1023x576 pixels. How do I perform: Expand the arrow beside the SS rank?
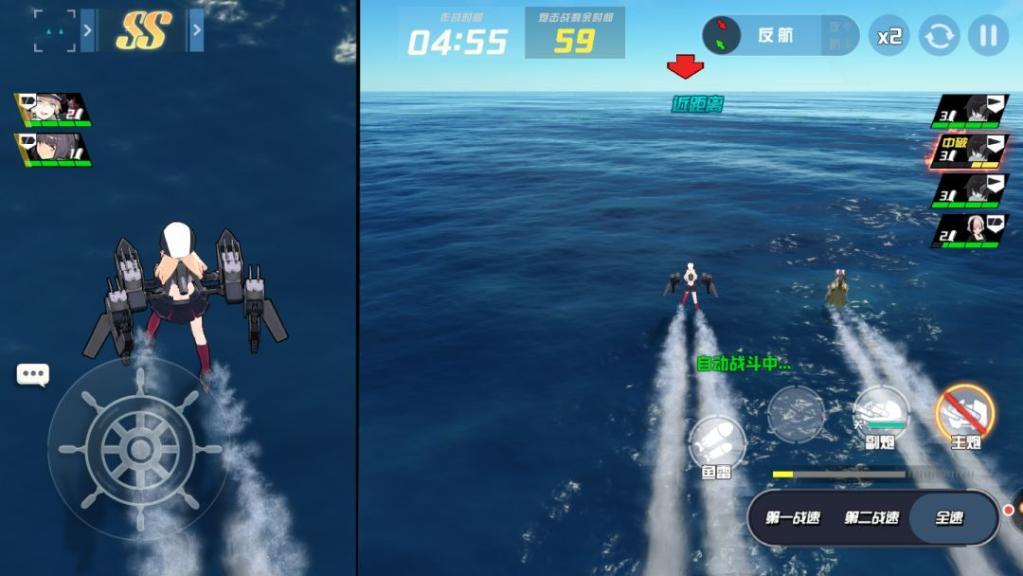click(197, 31)
